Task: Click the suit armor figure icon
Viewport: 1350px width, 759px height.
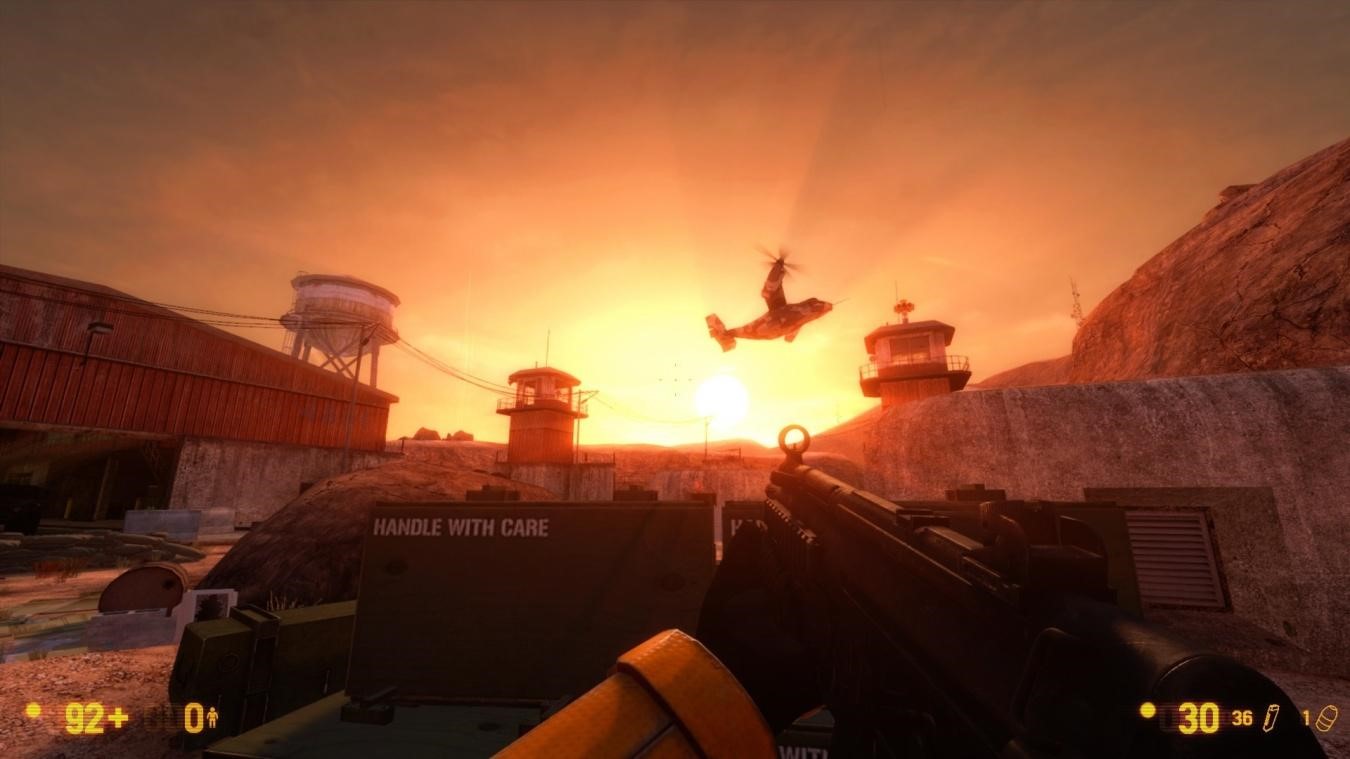Action: click(x=213, y=717)
